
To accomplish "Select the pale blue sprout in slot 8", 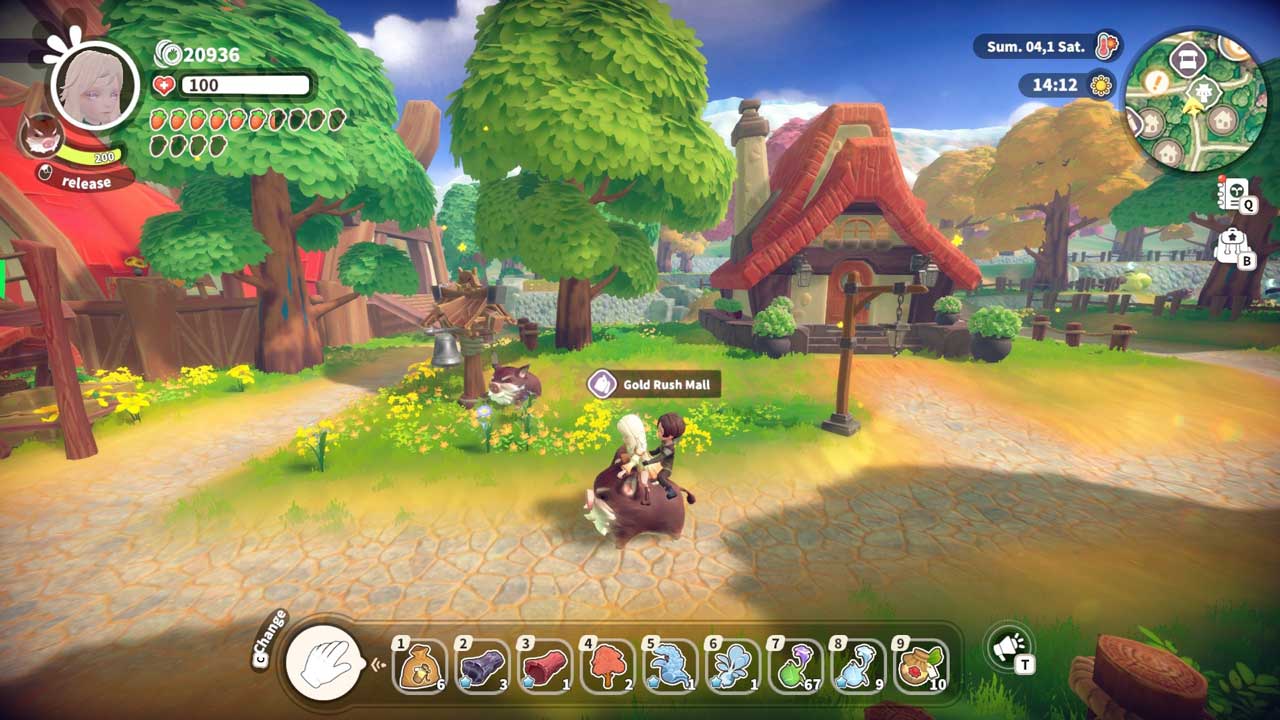I will [857, 666].
